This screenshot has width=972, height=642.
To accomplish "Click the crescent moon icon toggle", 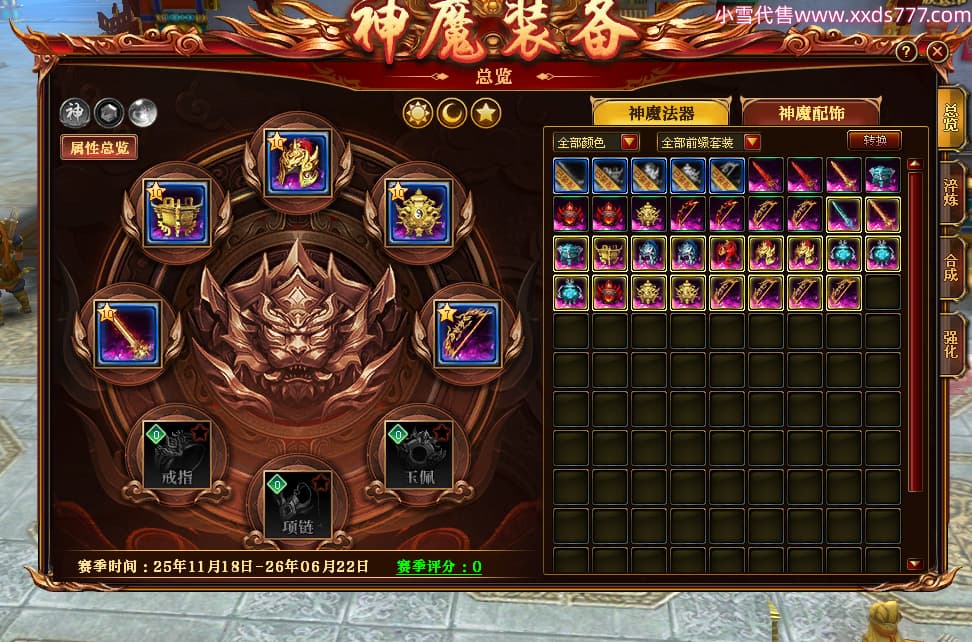I will [x=452, y=114].
